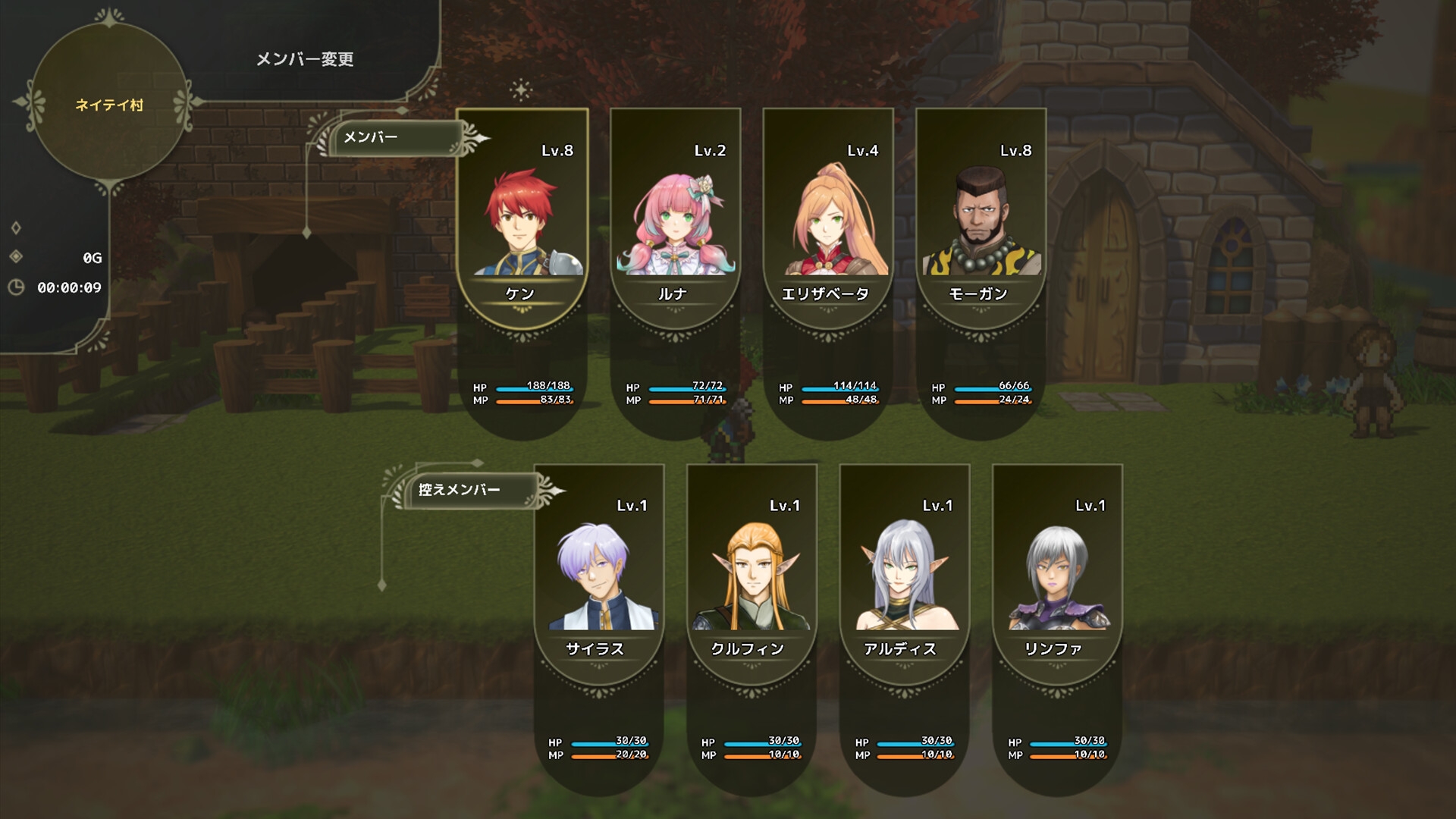Click Ken's name plate under his portrait
The height and width of the screenshot is (819, 1456).
(x=521, y=293)
